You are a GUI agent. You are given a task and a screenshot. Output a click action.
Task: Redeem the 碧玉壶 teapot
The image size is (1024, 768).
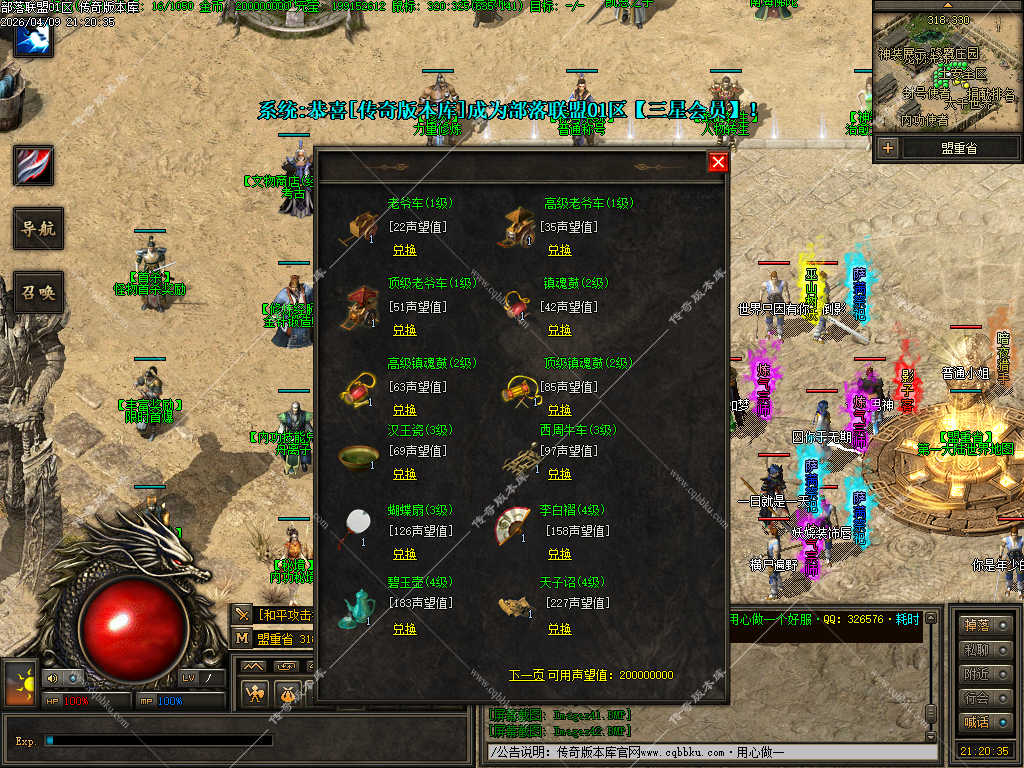[x=404, y=629]
